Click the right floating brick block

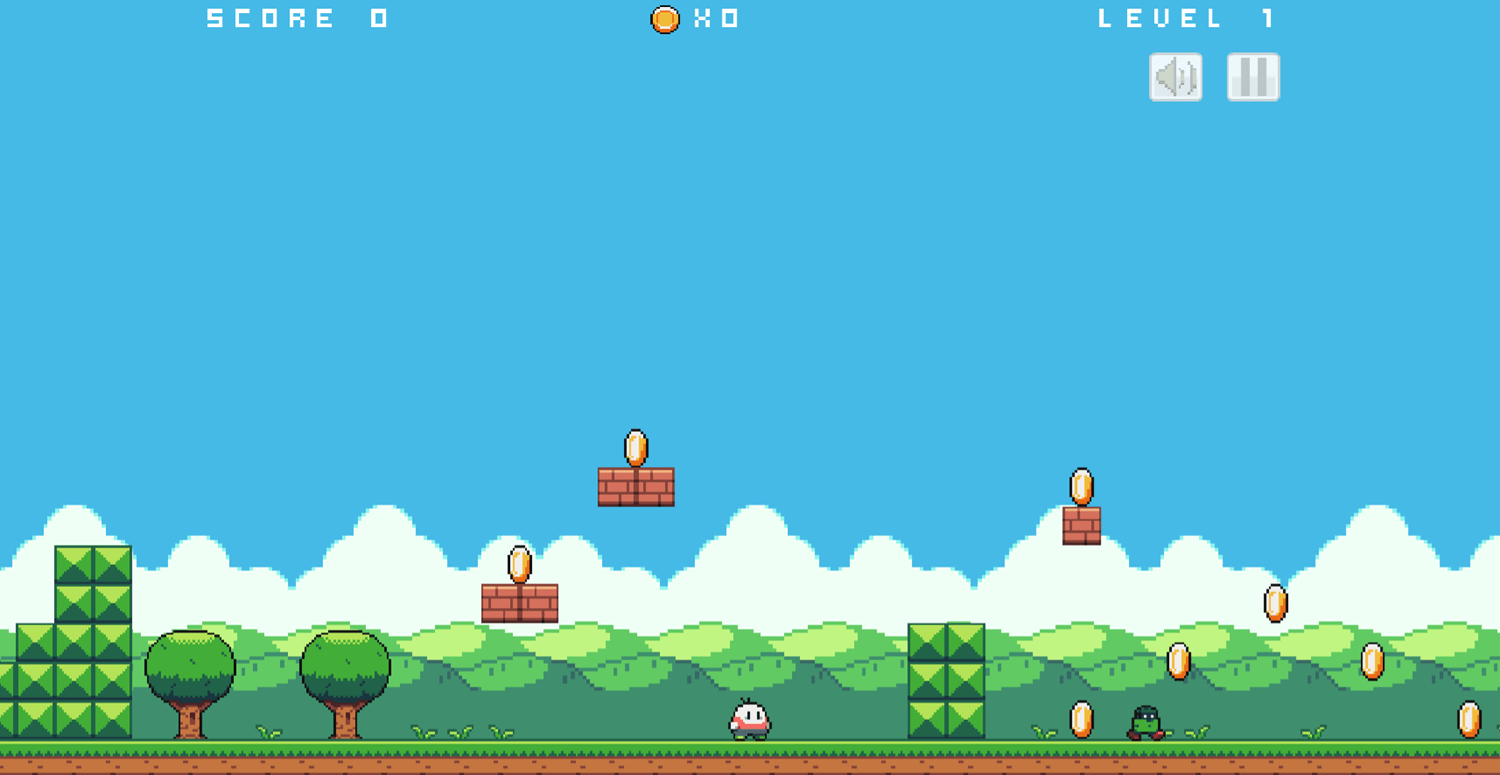click(x=1081, y=524)
